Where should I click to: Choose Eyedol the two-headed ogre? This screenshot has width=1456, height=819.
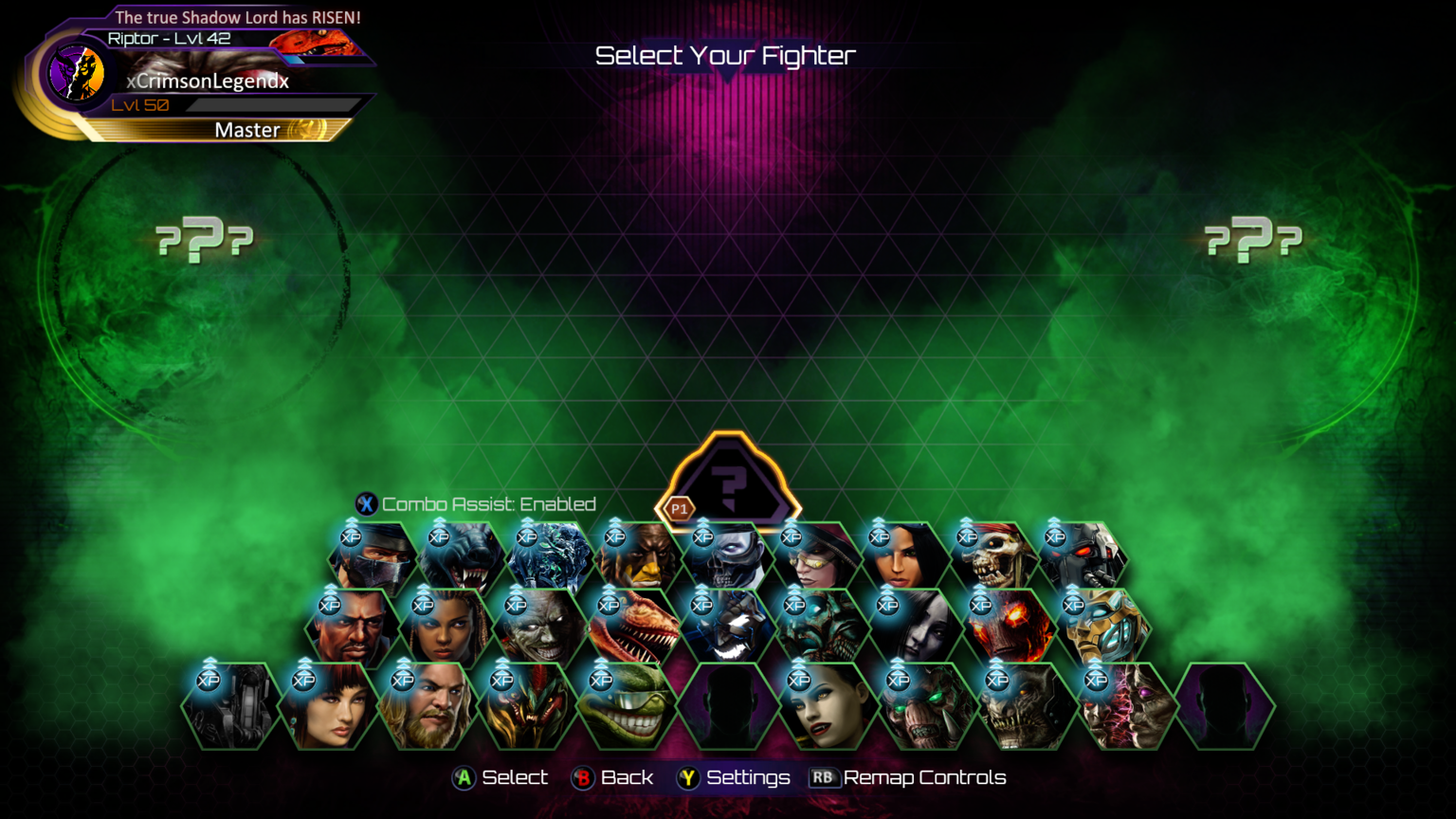coord(1126,707)
